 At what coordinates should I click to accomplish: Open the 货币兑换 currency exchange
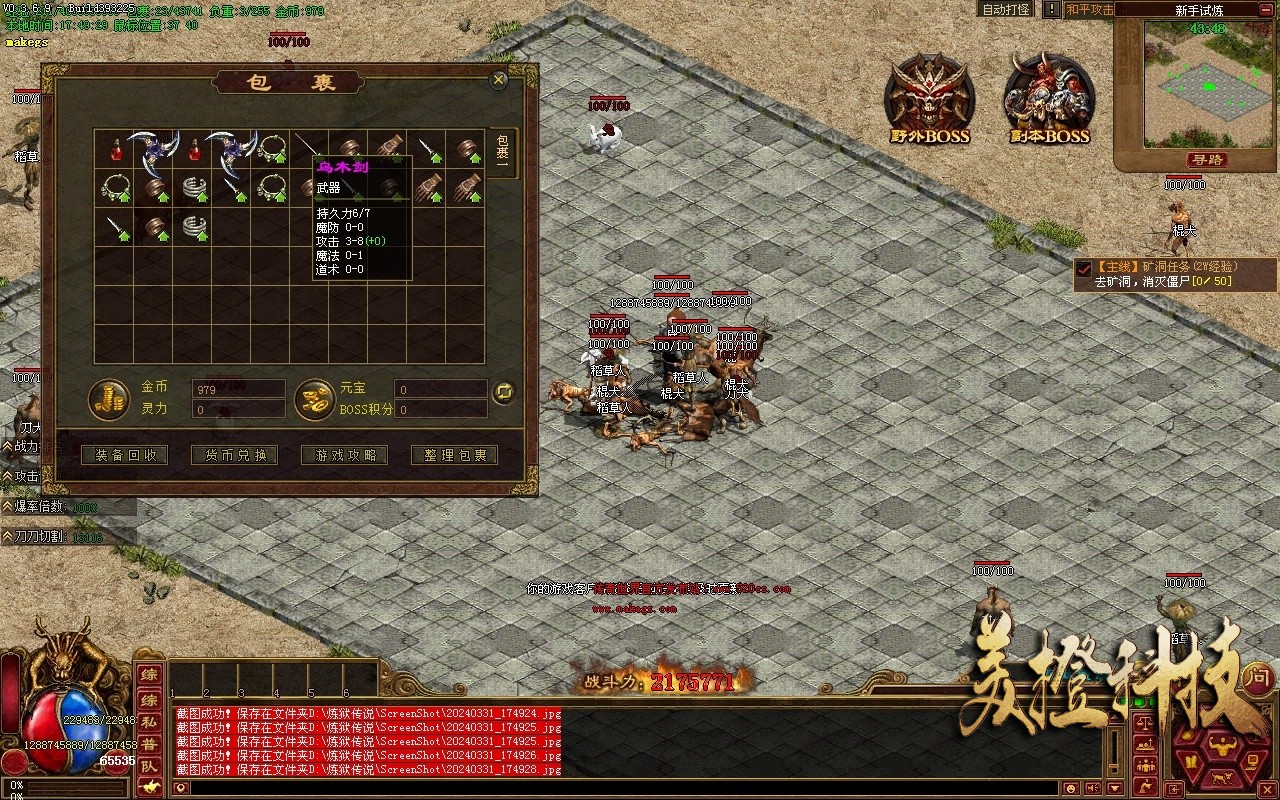(236, 455)
